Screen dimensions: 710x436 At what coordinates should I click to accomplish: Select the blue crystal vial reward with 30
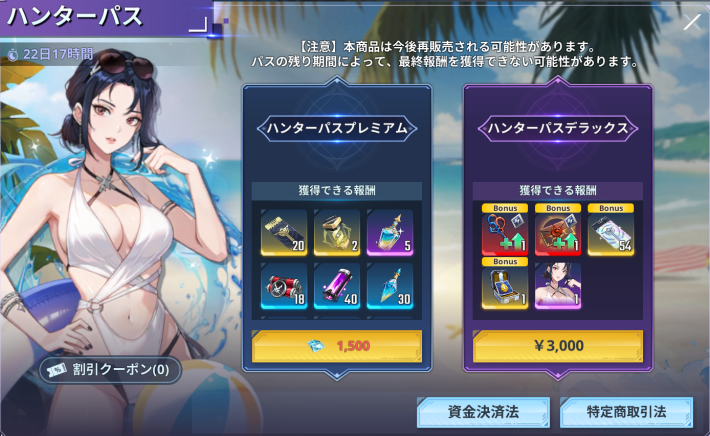(x=389, y=287)
